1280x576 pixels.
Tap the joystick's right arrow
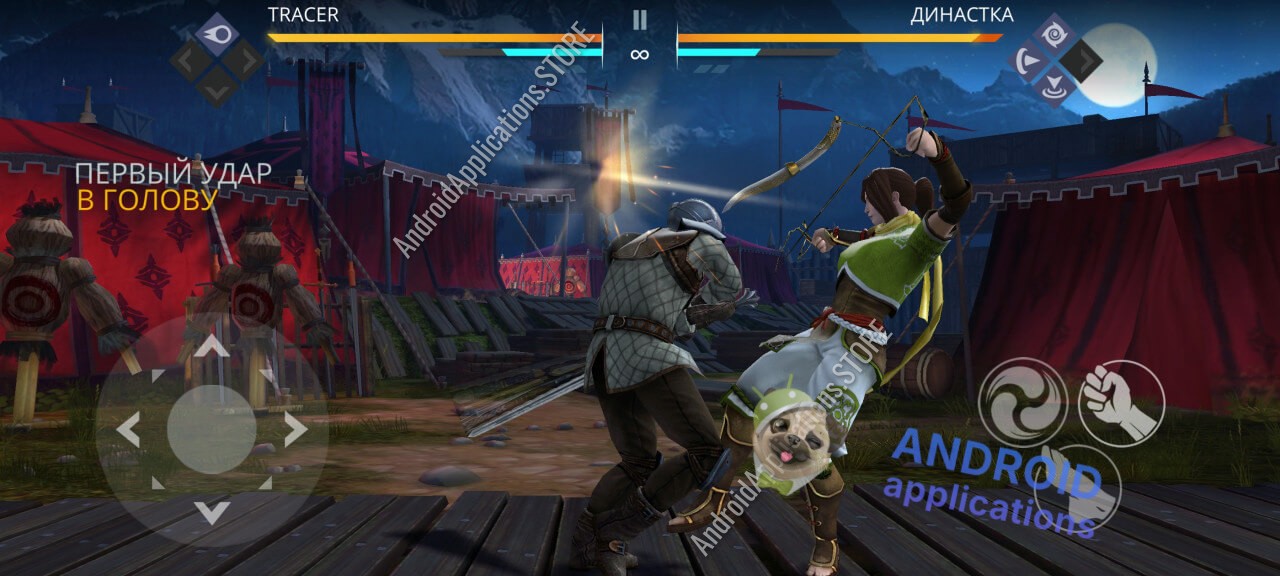click(295, 430)
